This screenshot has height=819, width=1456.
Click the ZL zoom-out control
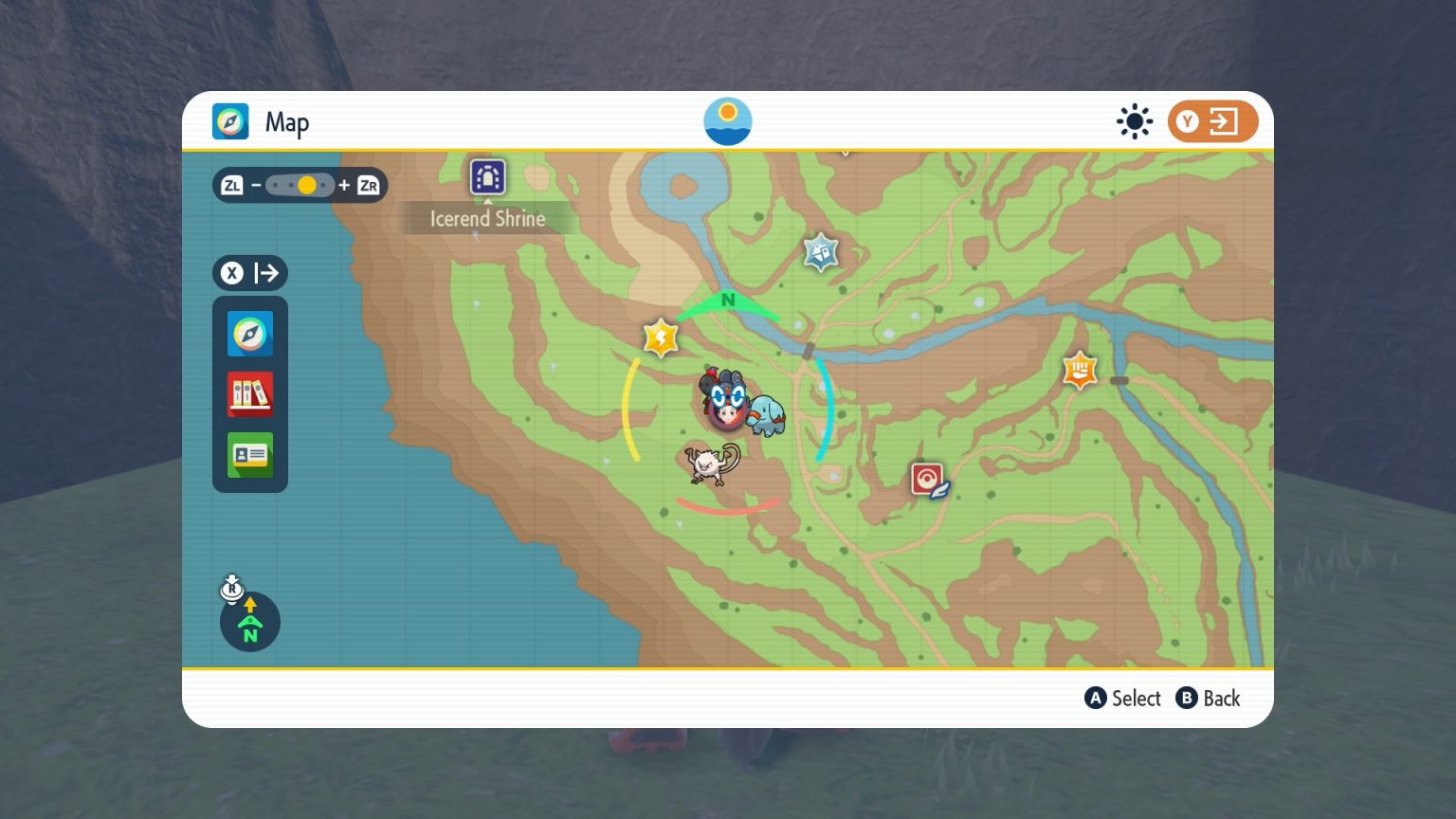232,185
